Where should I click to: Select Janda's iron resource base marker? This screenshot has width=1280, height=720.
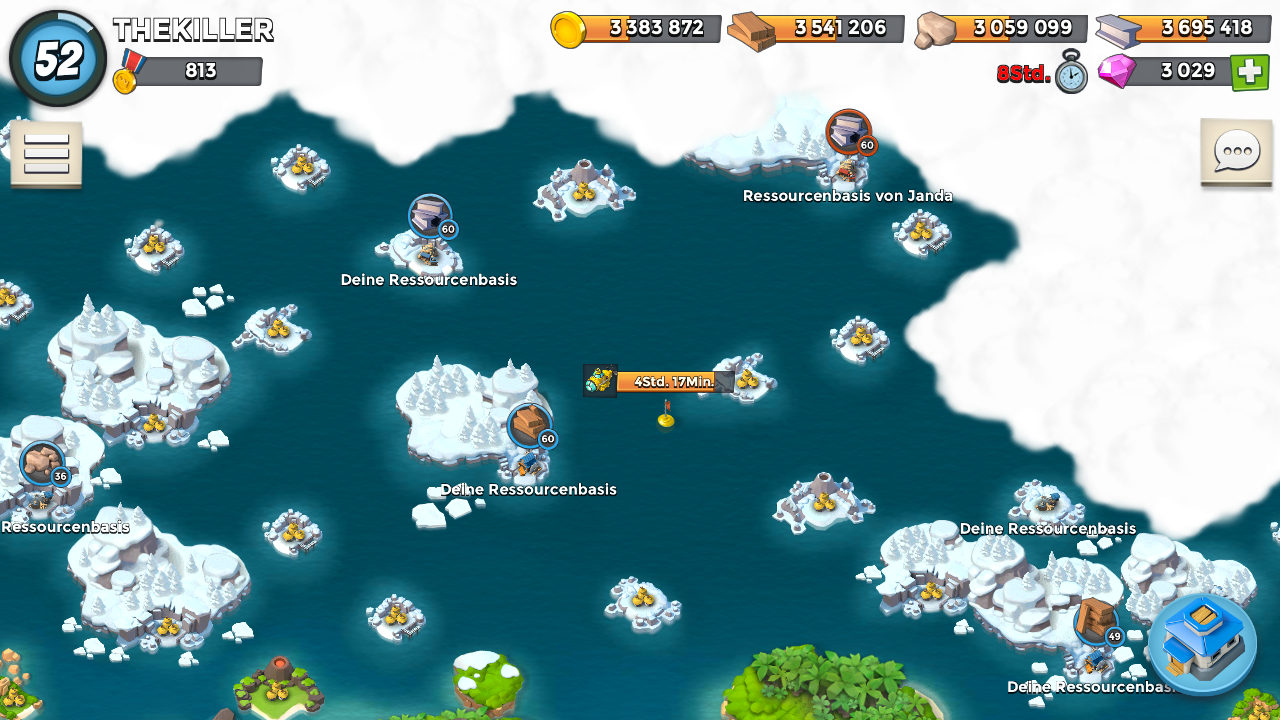pyautogui.click(x=849, y=132)
